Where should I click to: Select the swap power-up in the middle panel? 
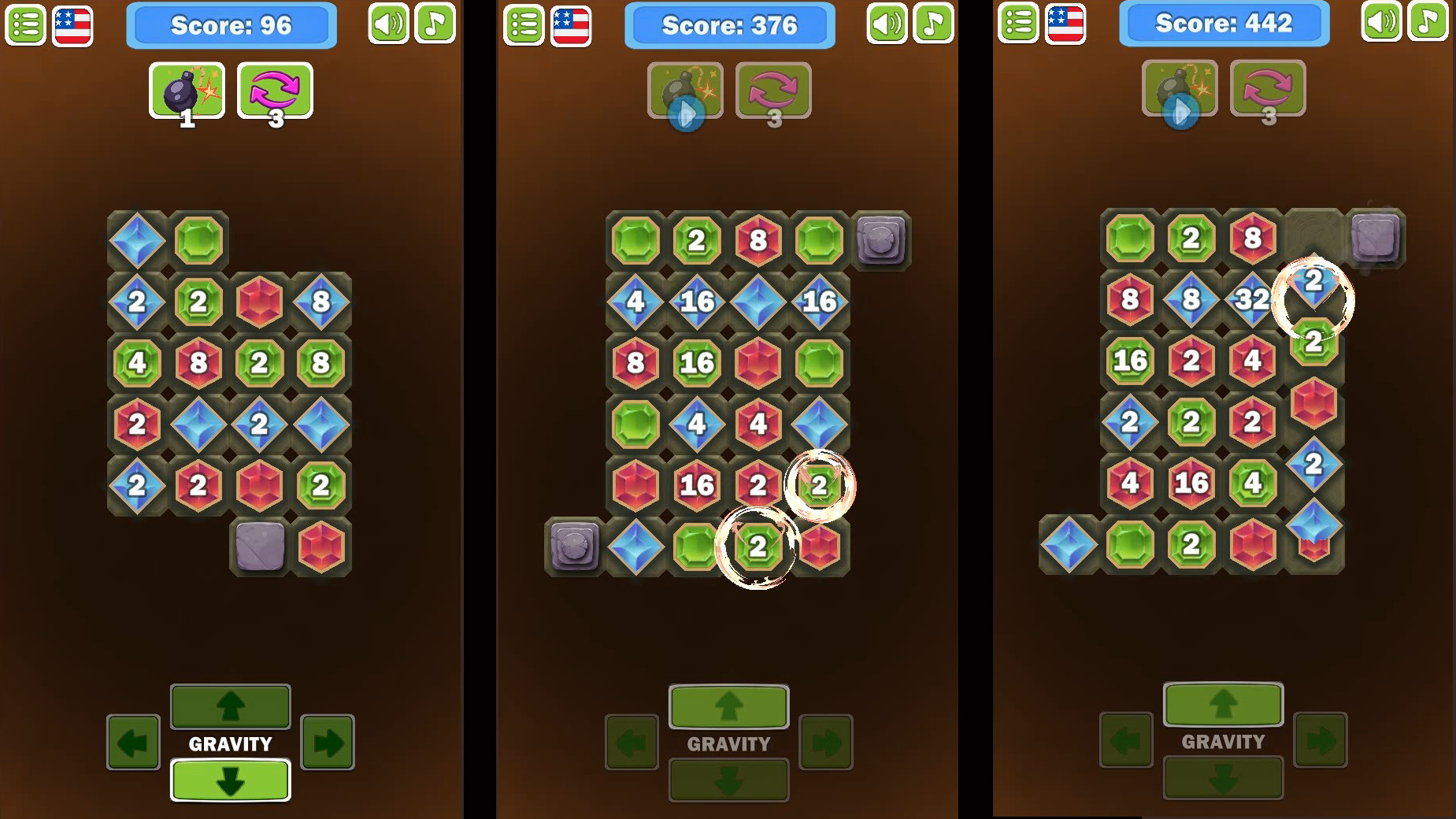coord(772,91)
